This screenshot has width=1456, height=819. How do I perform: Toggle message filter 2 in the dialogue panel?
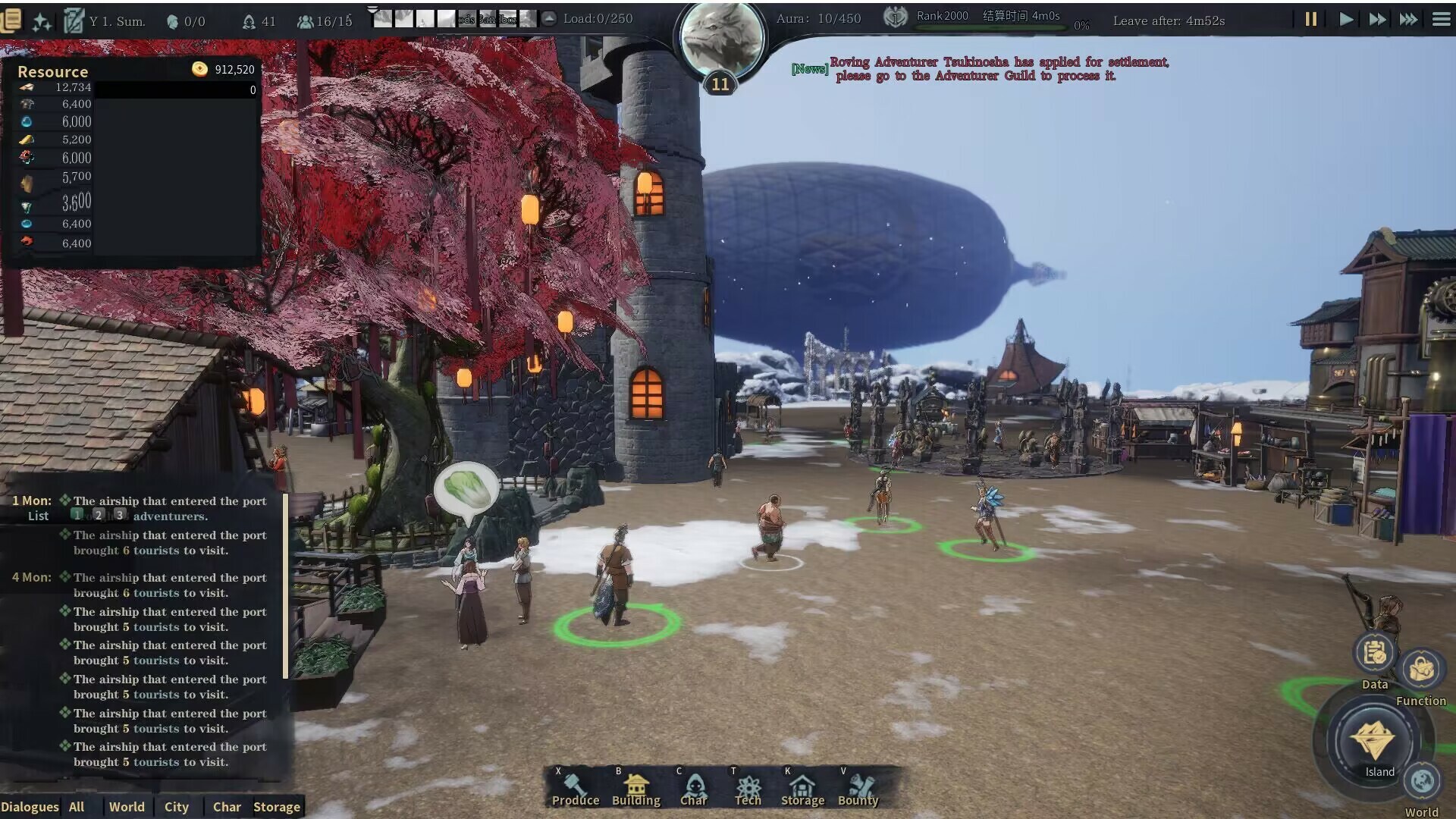coord(98,513)
